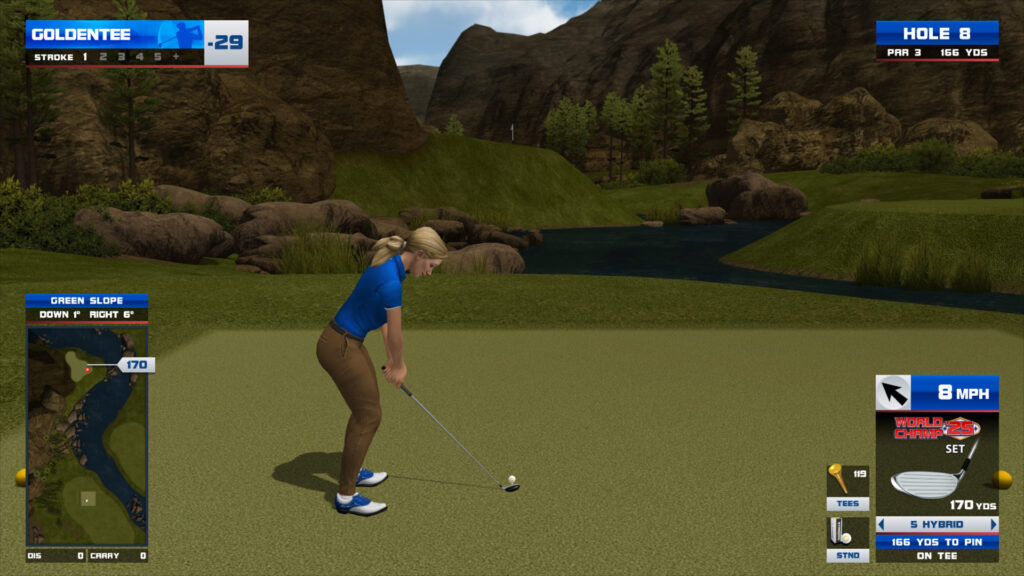Viewport: 1024px width, 576px height.
Task: Select the 5 Hybrid club head image
Action: point(925,481)
